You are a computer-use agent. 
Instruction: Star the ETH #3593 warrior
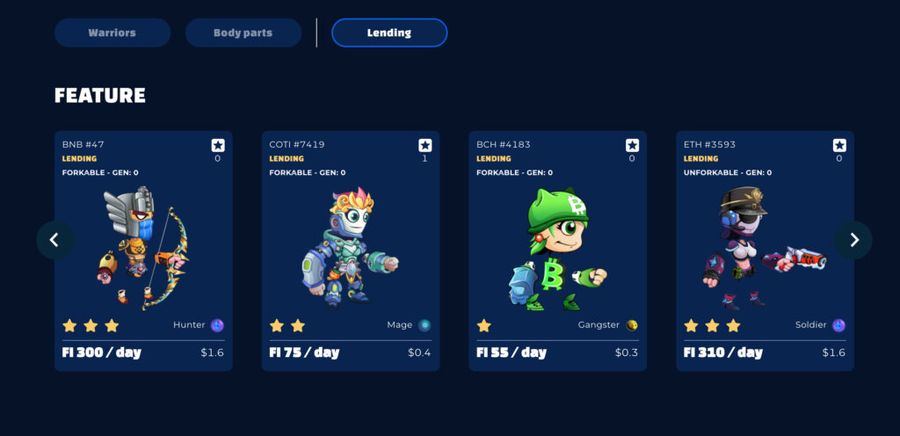point(839,145)
